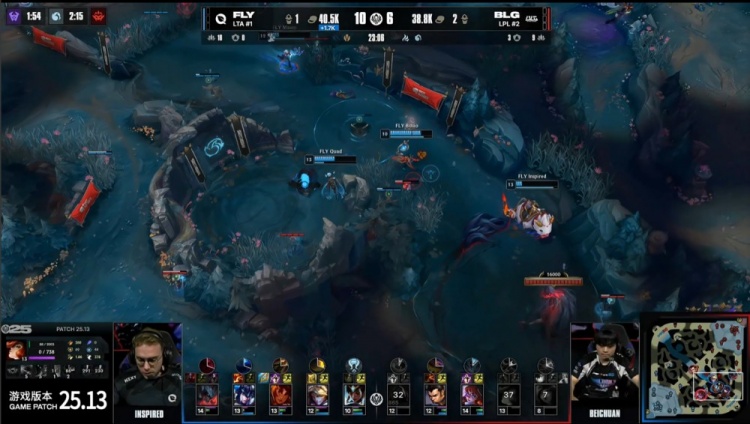
Task: Choose the level 10 champion portrait
Action: coord(353,395)
